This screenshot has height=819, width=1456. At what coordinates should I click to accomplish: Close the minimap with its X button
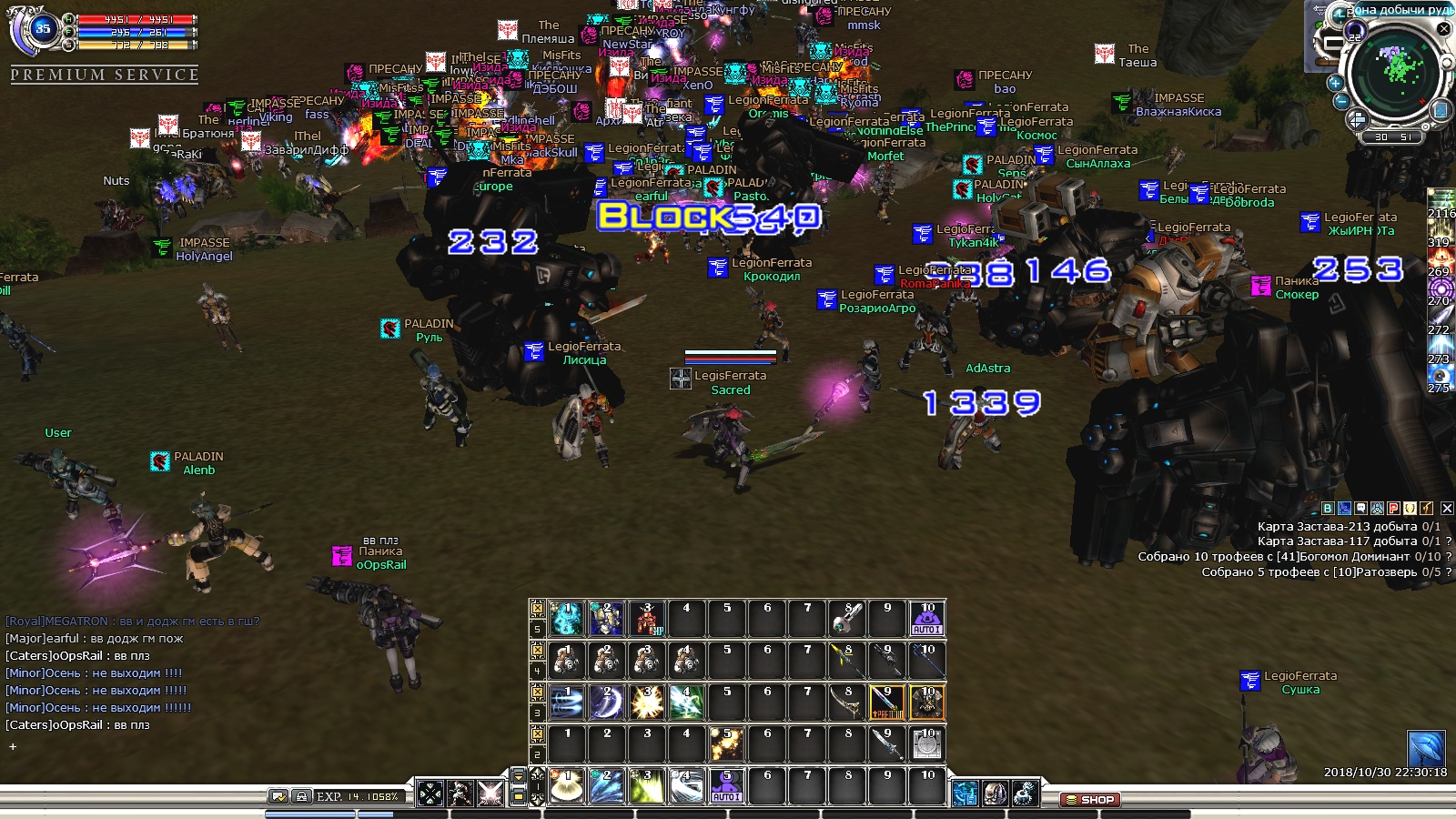[x=1443, y=29]
